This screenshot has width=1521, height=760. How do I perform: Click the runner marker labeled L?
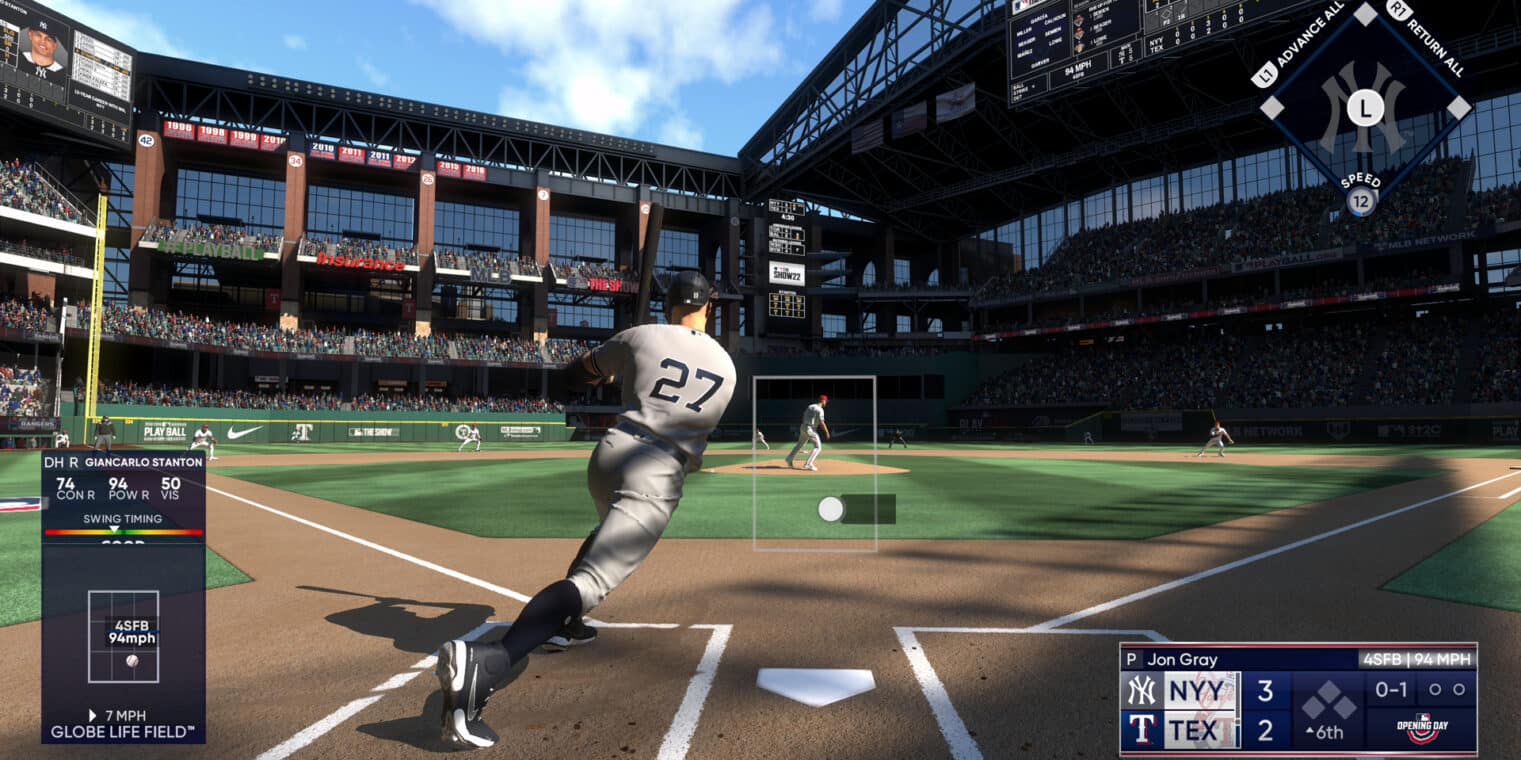(1365, 108)
